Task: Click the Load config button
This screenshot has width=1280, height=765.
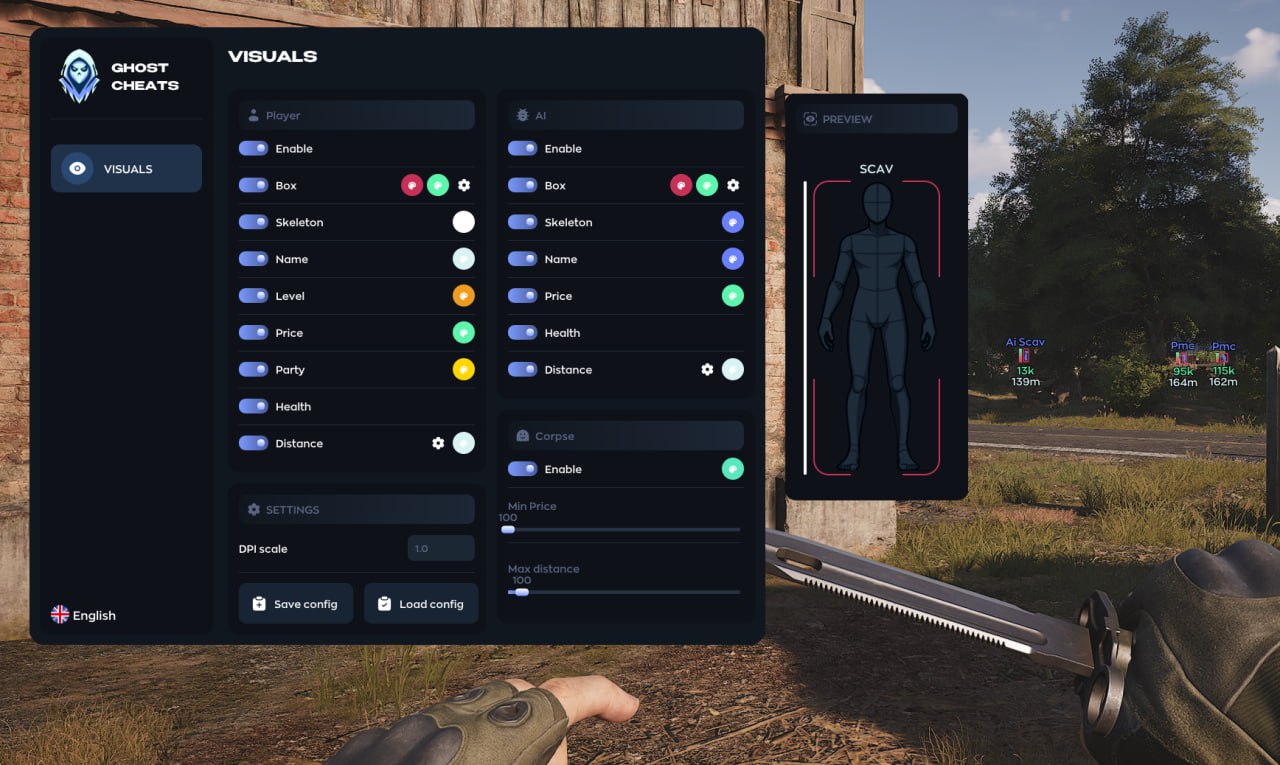Action: click(x=421, y=603)
